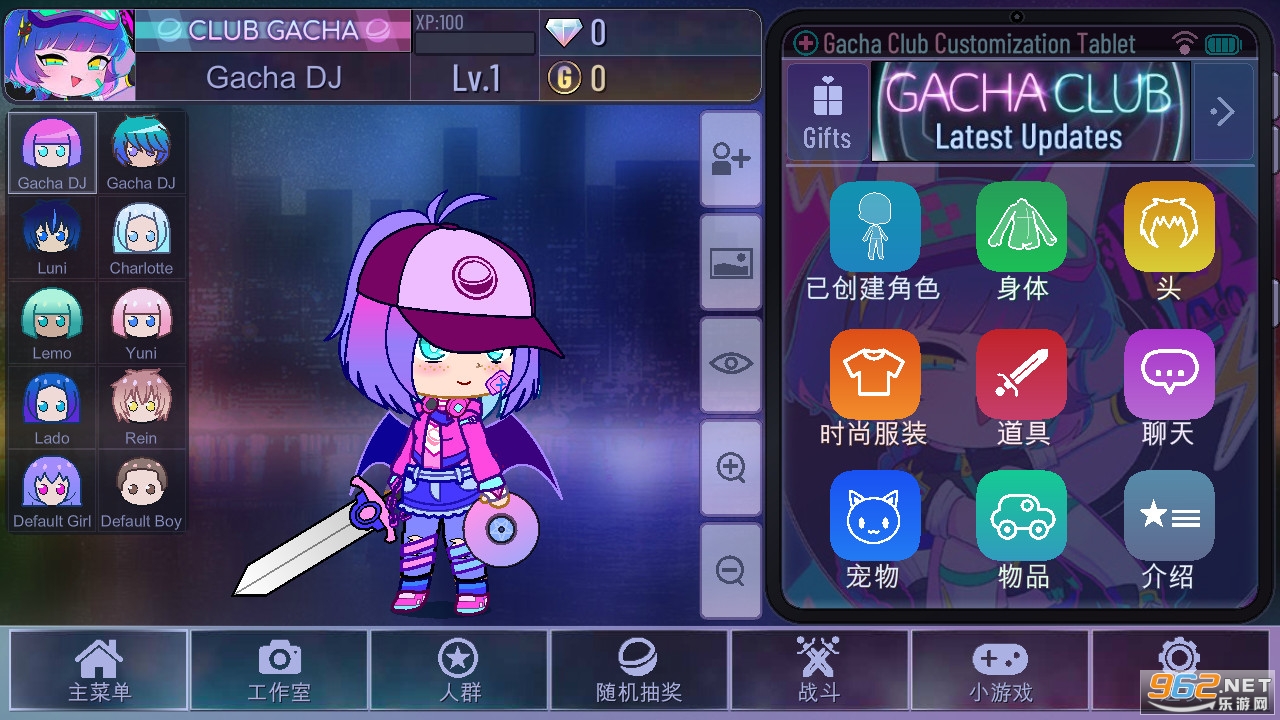Choose the Charlotte character slot
Viewport: 1280px width, 720px height.
(x=141, y=238)
